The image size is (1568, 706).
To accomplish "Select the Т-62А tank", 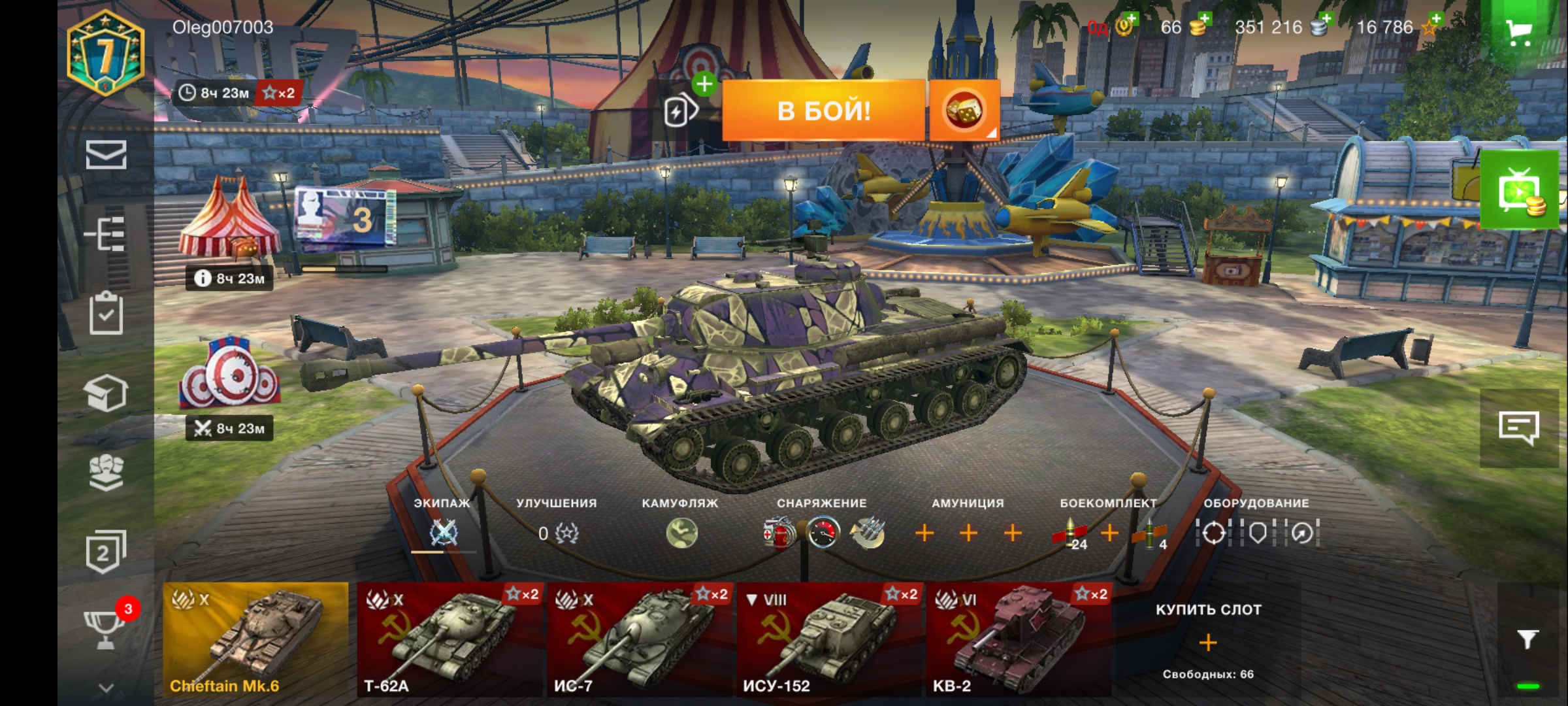I will [449, 639].
